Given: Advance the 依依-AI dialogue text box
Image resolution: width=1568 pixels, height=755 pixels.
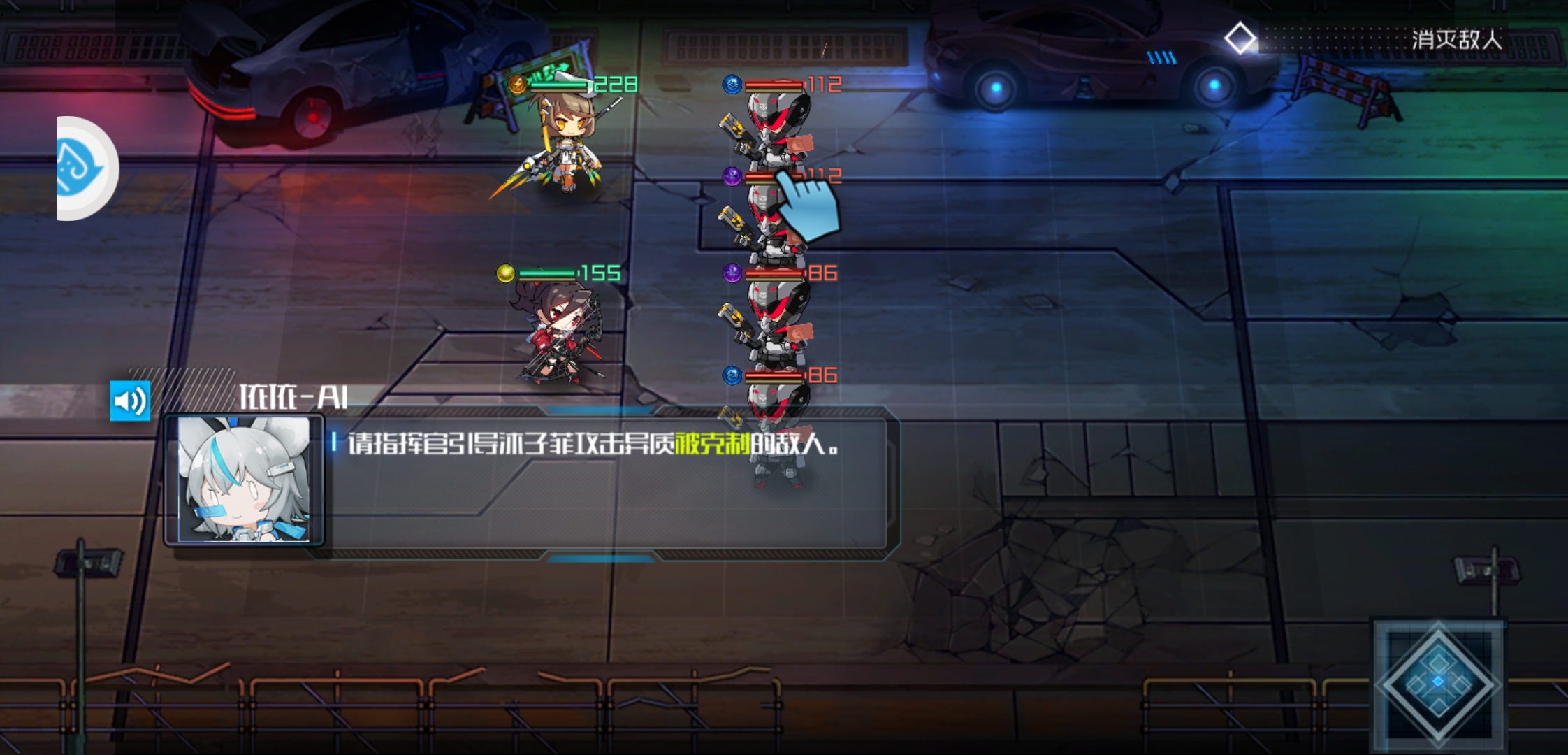Looking at the screenshot, I should 601,489.
